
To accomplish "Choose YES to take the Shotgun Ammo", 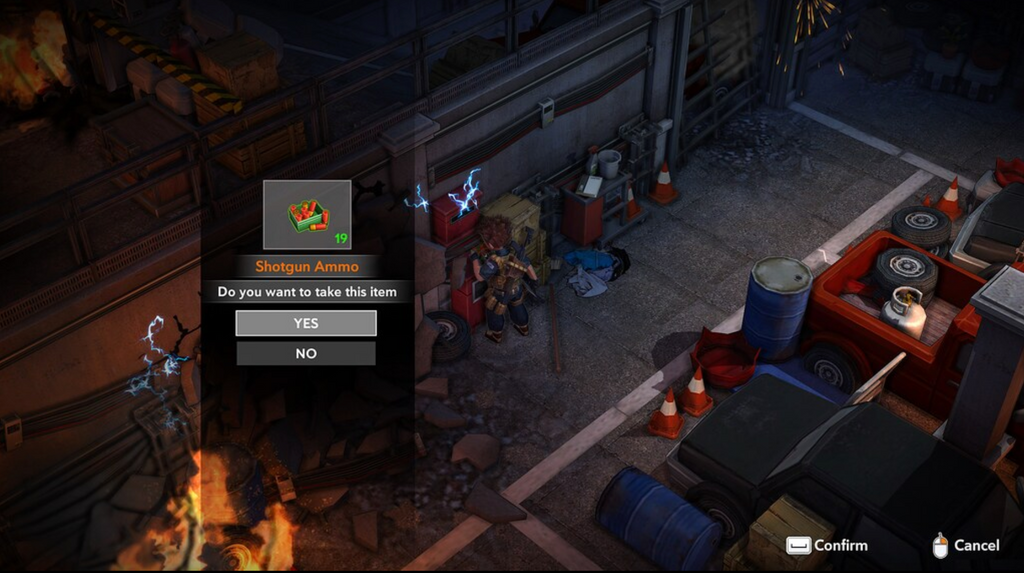I will click(x=306, y=323).
